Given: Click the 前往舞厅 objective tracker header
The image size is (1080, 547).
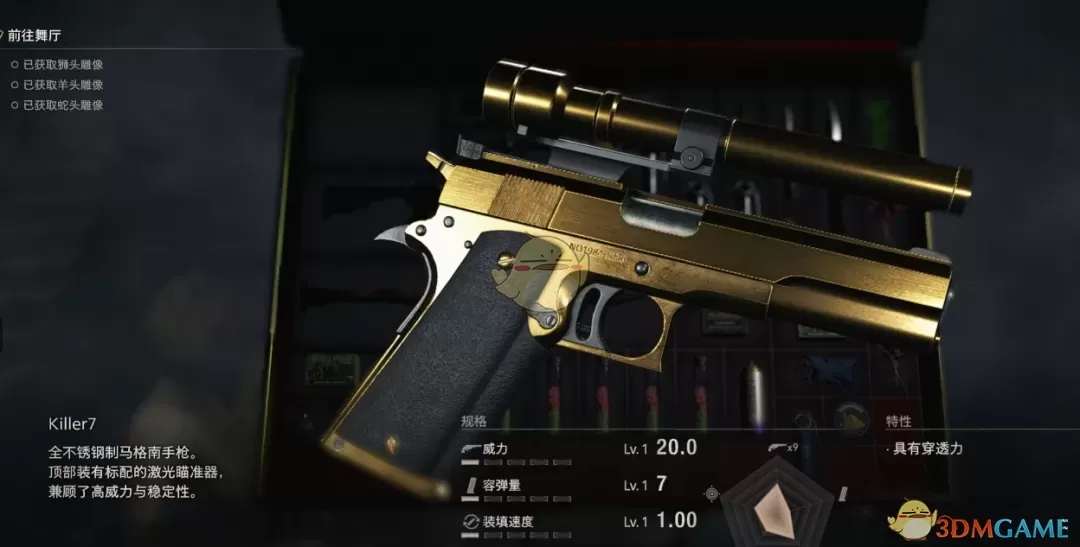Looking at the screenshot, I should [x=33, y=37].
